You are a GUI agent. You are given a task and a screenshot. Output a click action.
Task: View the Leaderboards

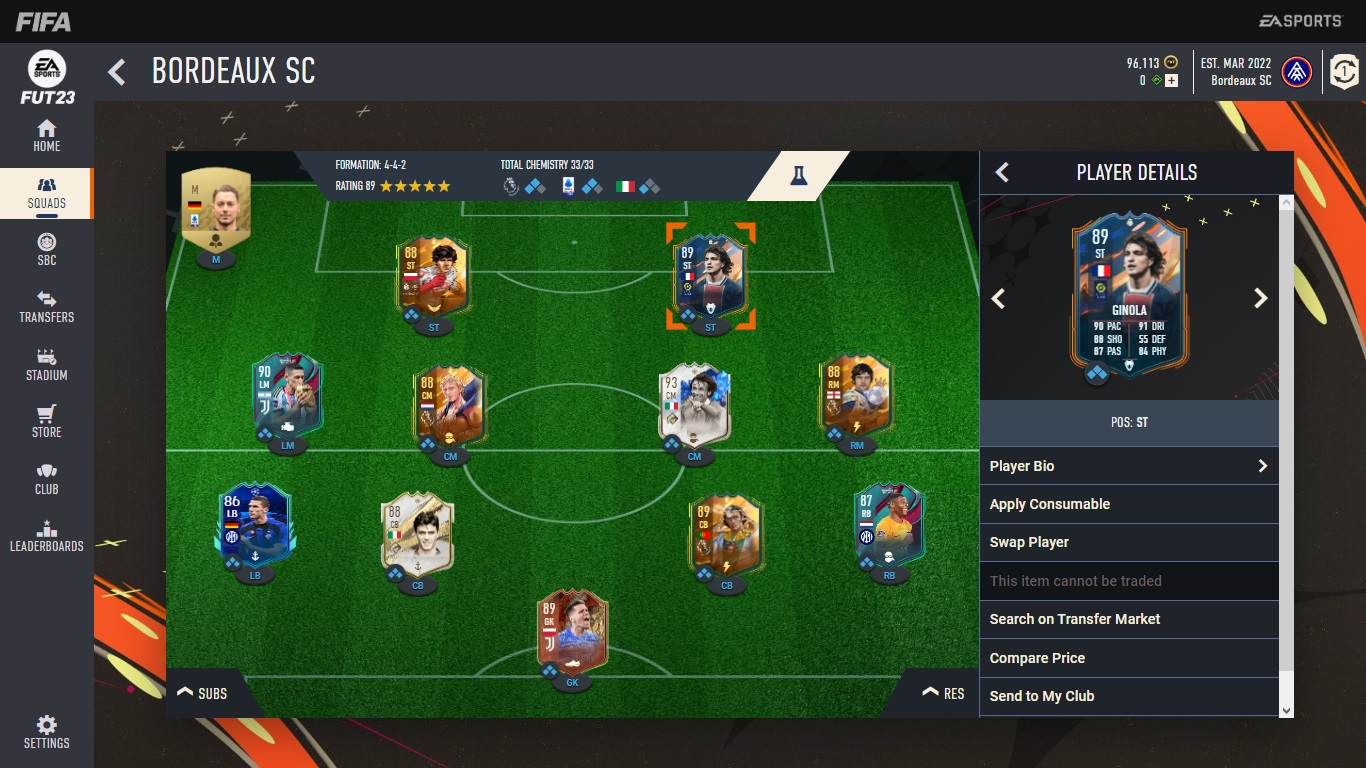46,536
